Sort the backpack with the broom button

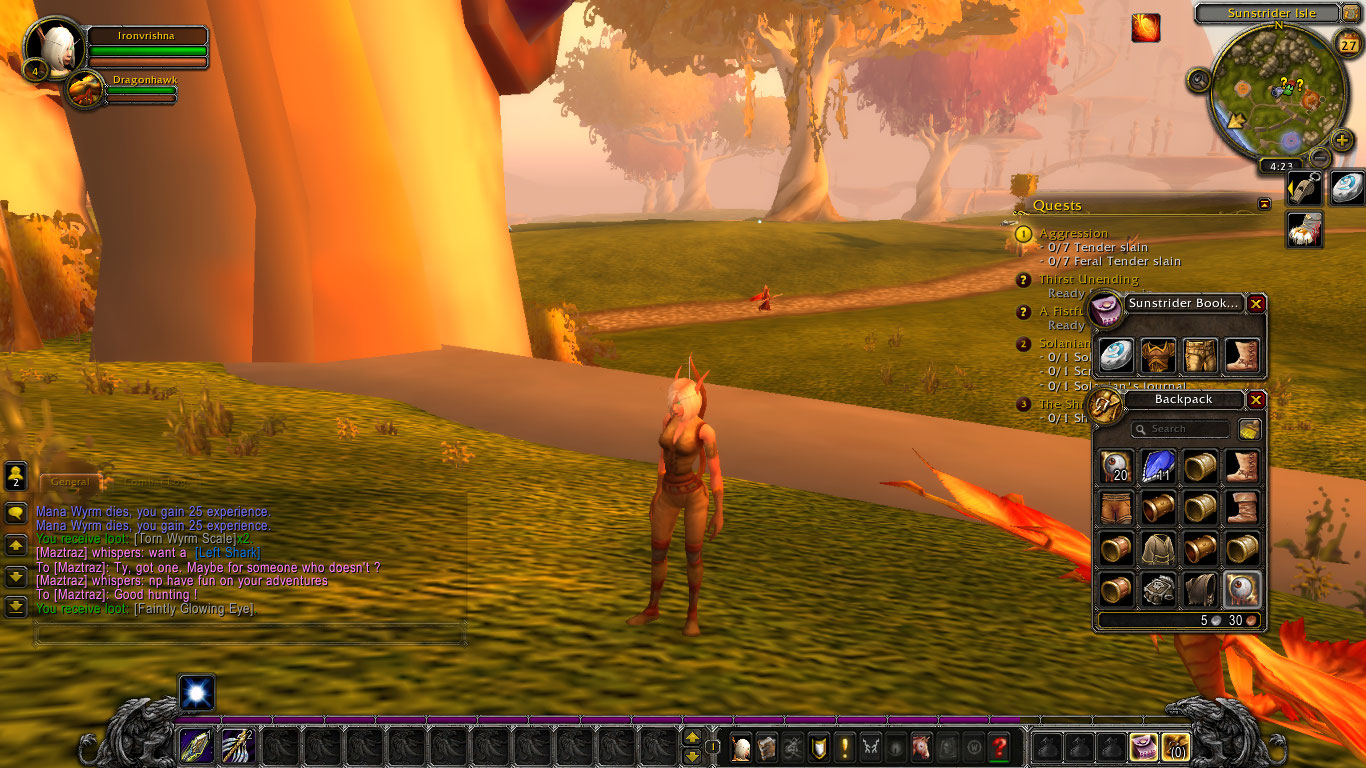1250,429
